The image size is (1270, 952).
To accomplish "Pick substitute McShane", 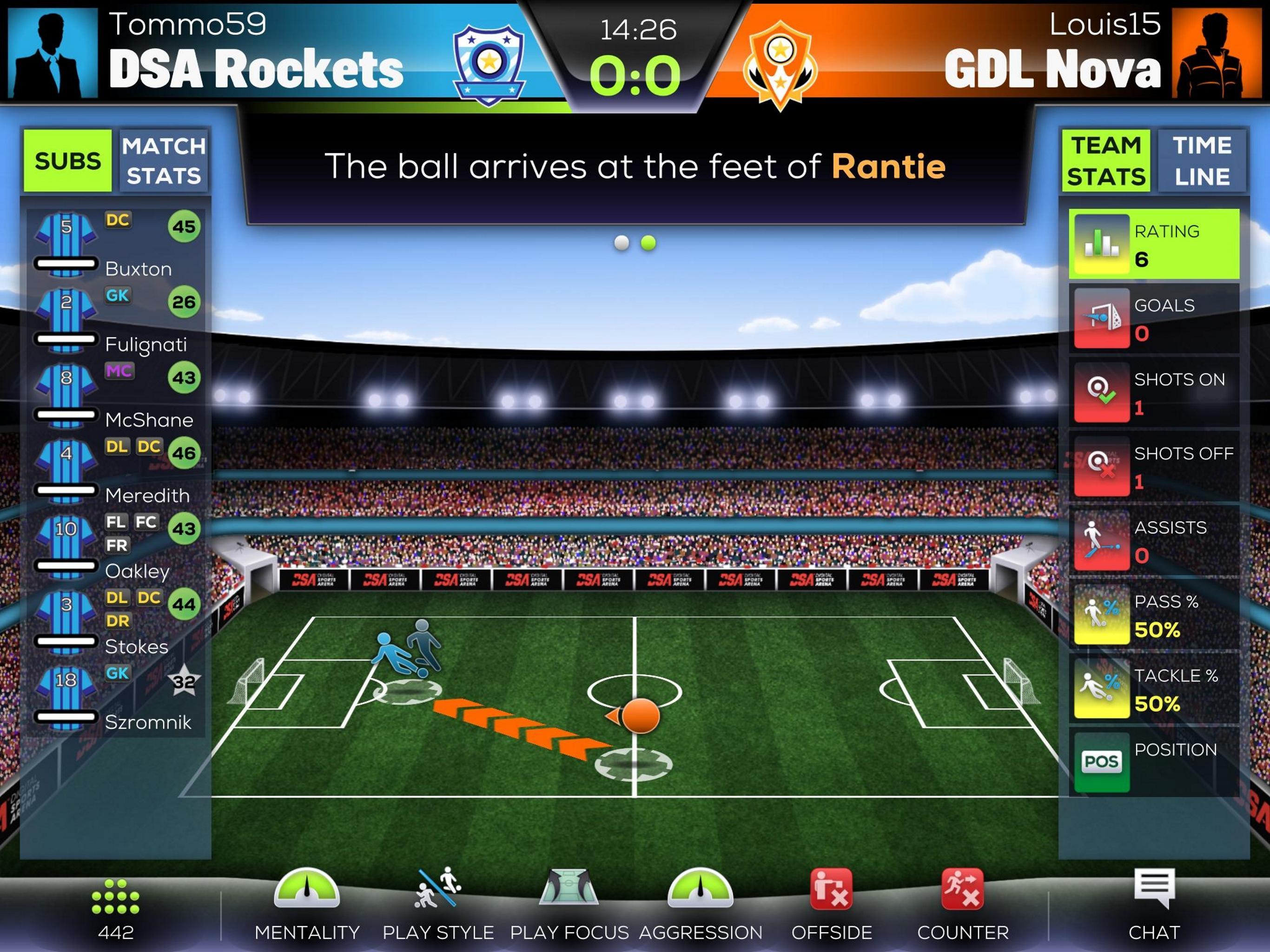I will pos(116,396).
